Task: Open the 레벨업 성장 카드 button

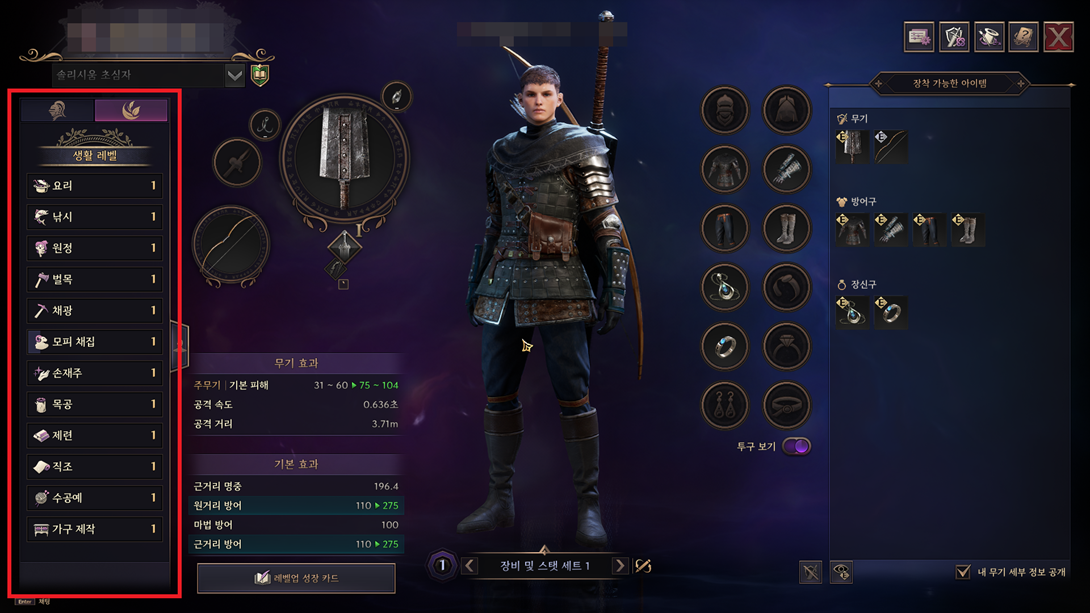Action: coord(295,578)
